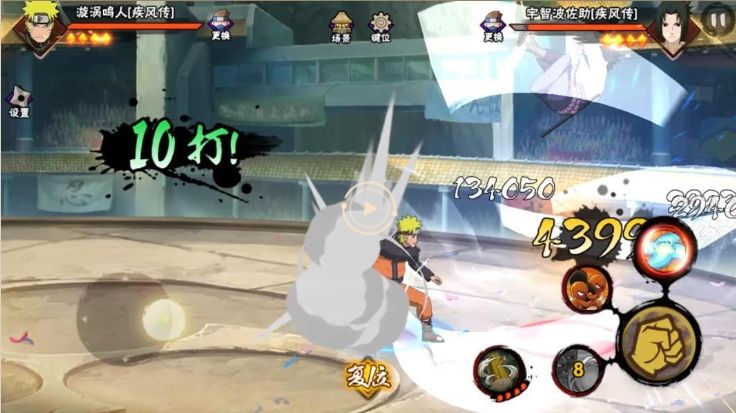Tap the grey skill showing cooldown 8
Viewport: 736px width, 413px height.
coord(576,370)
